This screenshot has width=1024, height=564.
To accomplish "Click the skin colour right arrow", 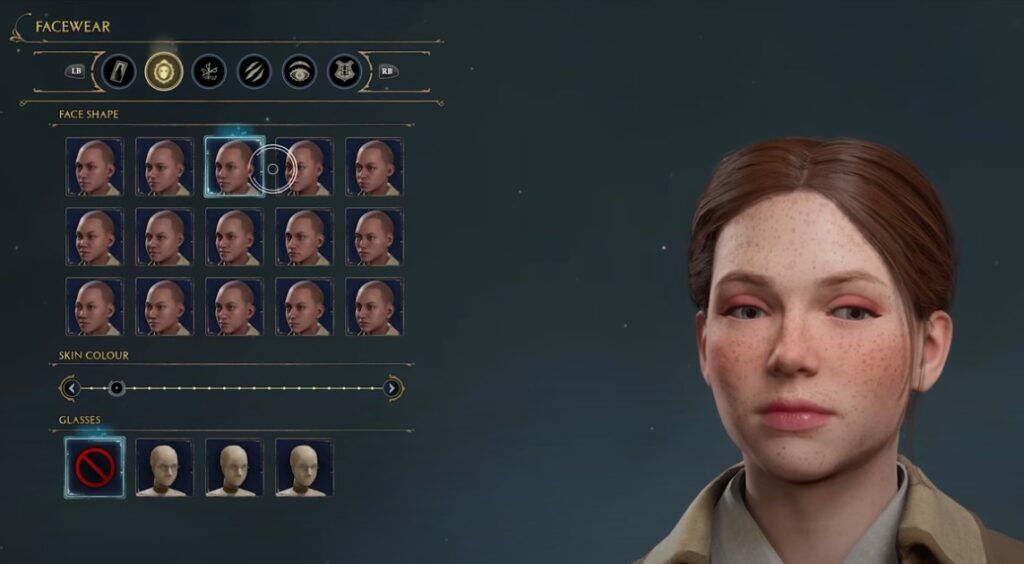I will coord(393,388).
